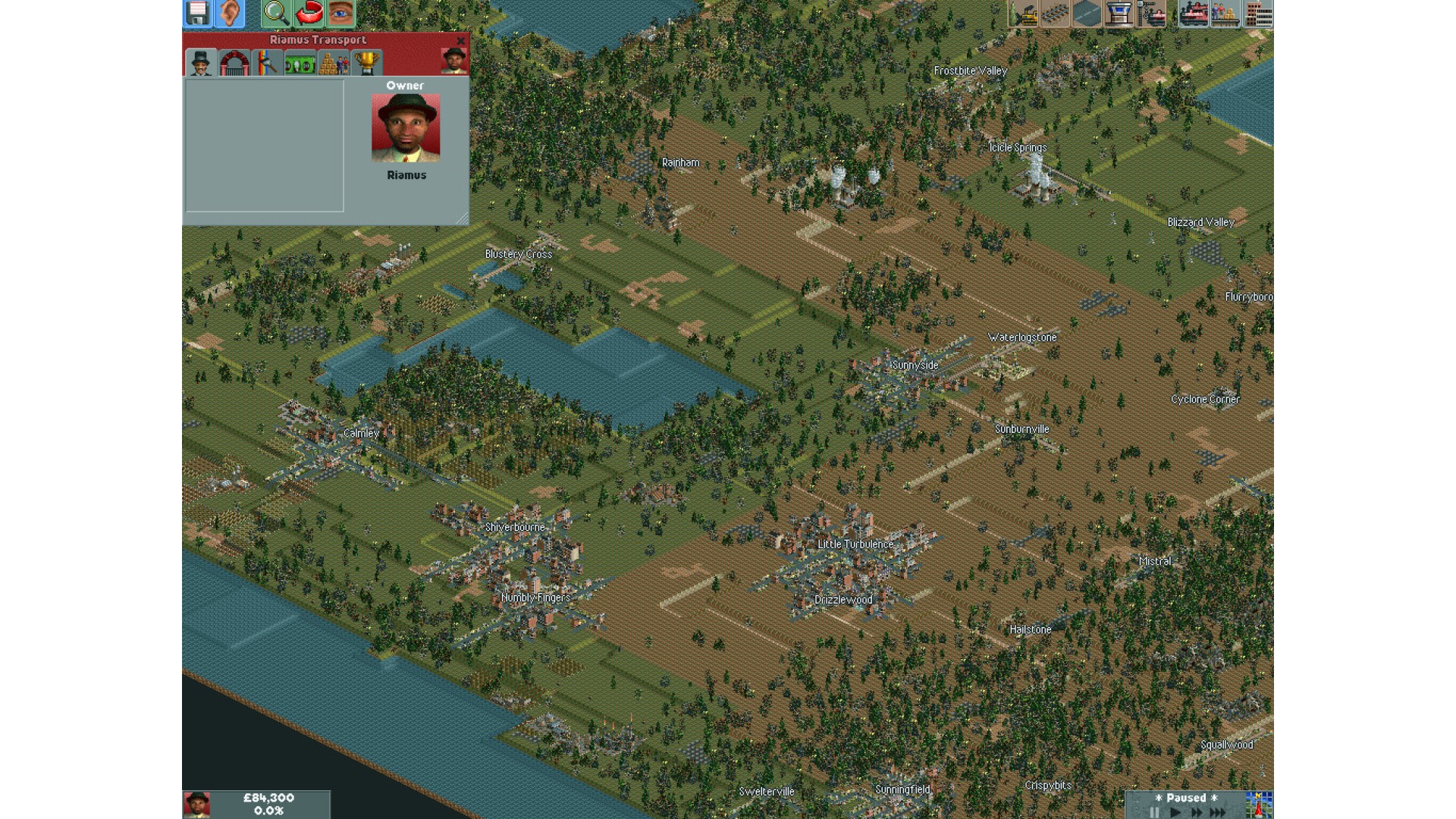Close the Riamus Transport window
The height and width of the screenshot is (819, 1456).
[x=460, y=41]
